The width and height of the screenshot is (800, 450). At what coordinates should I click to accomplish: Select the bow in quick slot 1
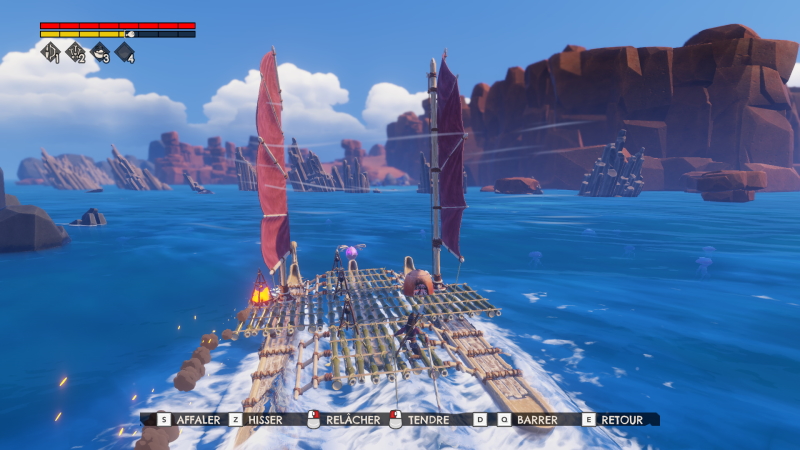(x=51, y=52)
